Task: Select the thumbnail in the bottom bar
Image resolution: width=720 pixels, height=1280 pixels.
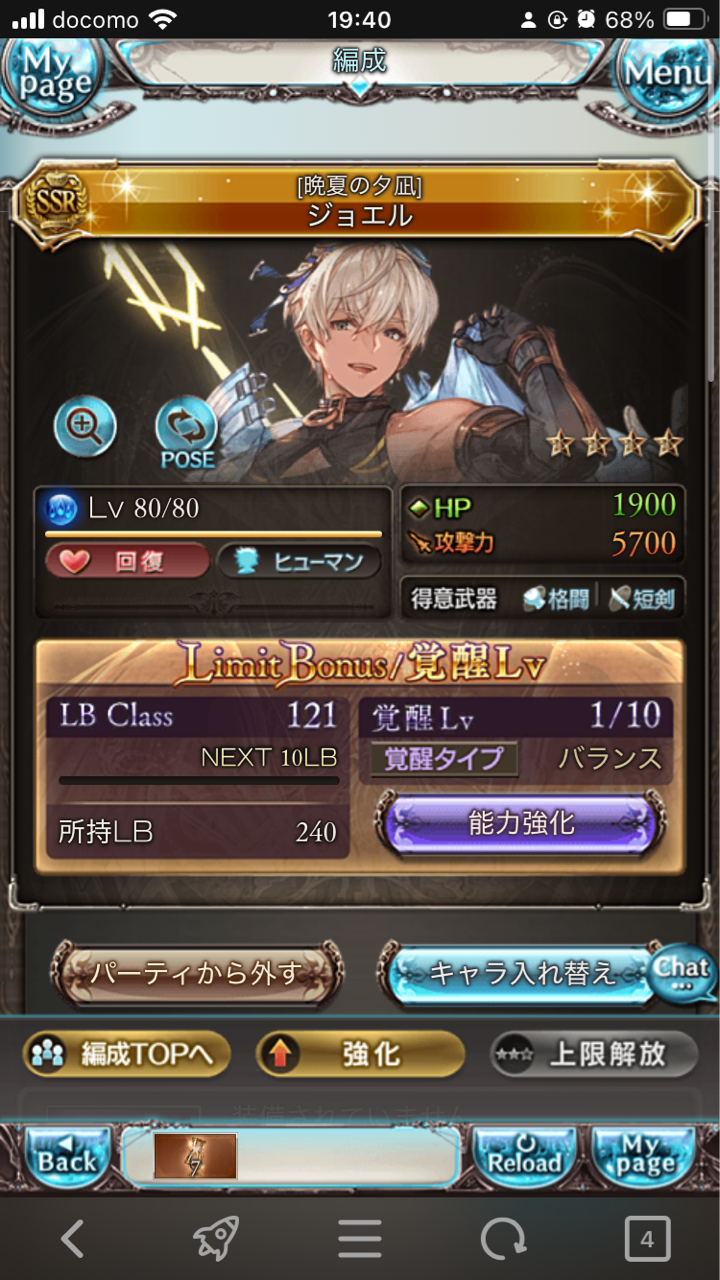Action: 195,1157
